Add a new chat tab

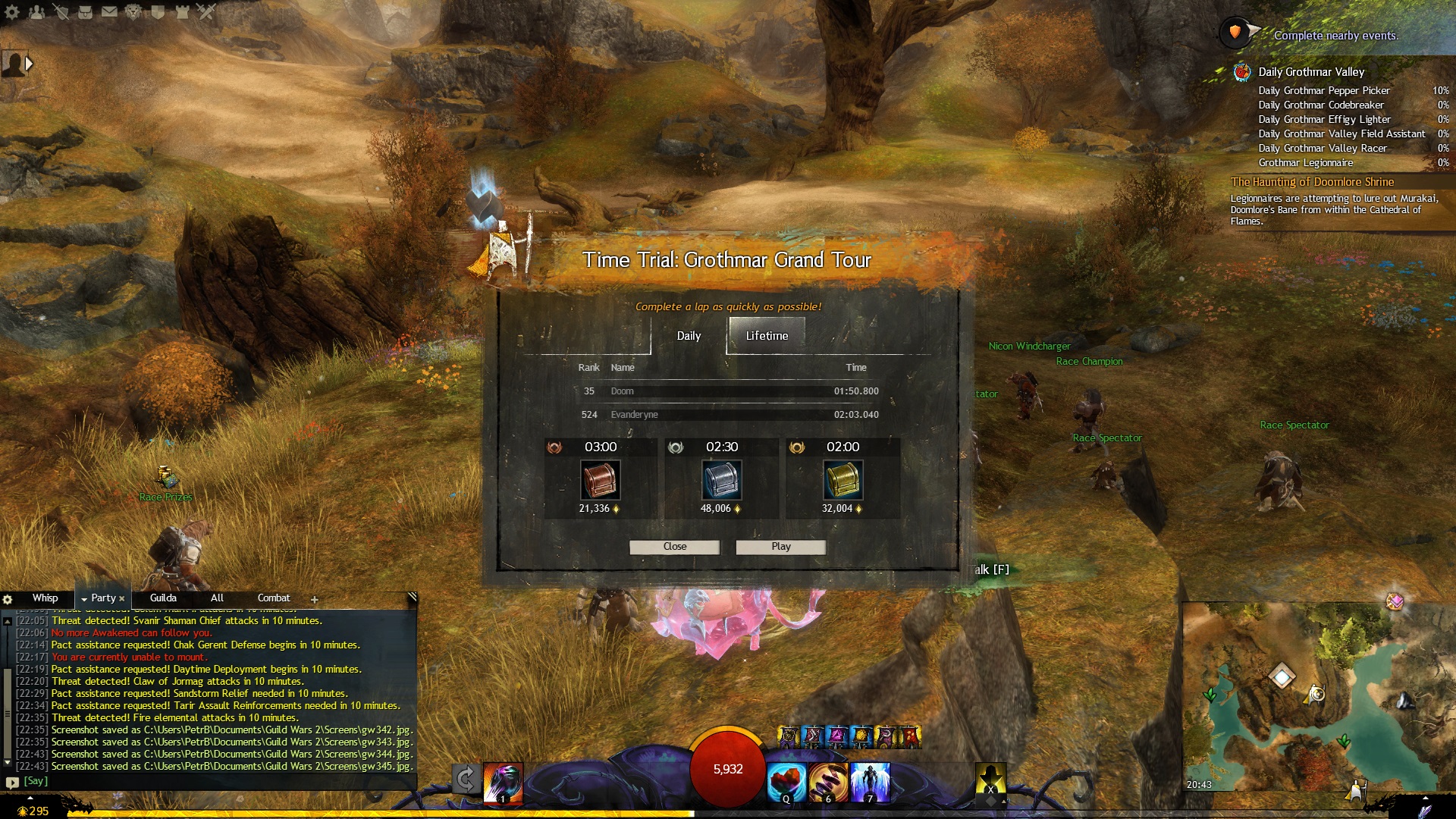[x=315, y=600]
